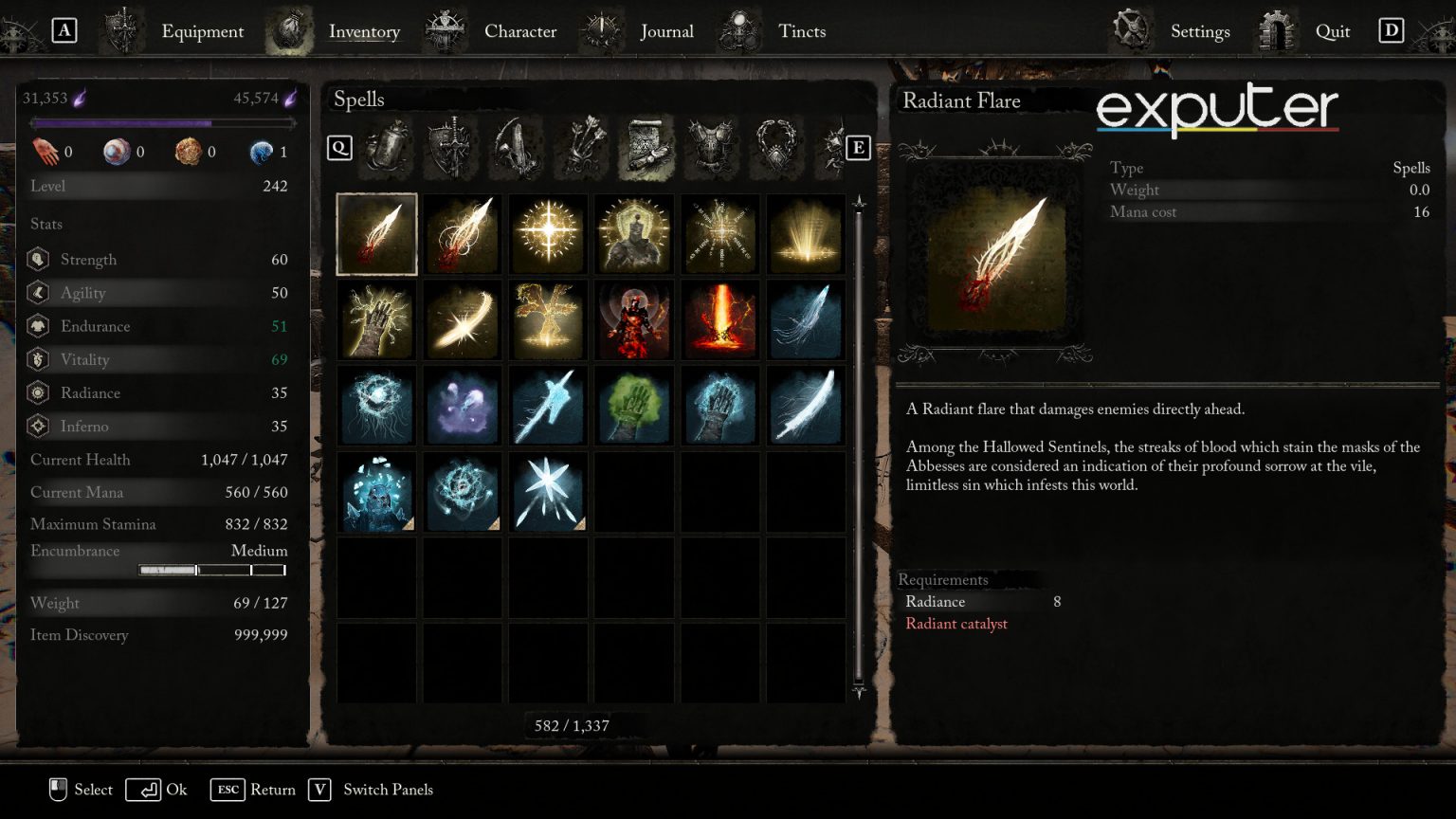Switch to the Equipment tab
Image resolution: width=1456 pixels, height=819 pixels.
pyautogui.click(x=202, y=31)
